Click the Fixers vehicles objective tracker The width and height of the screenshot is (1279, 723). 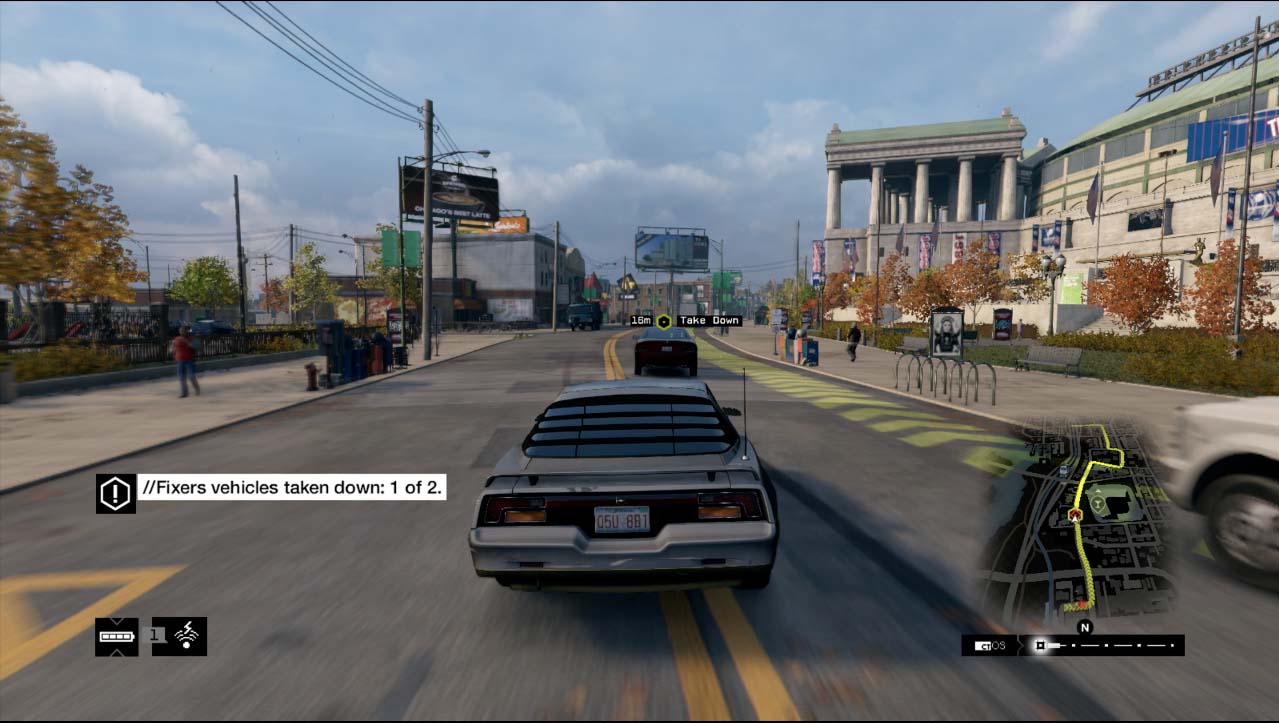point(291,488)
